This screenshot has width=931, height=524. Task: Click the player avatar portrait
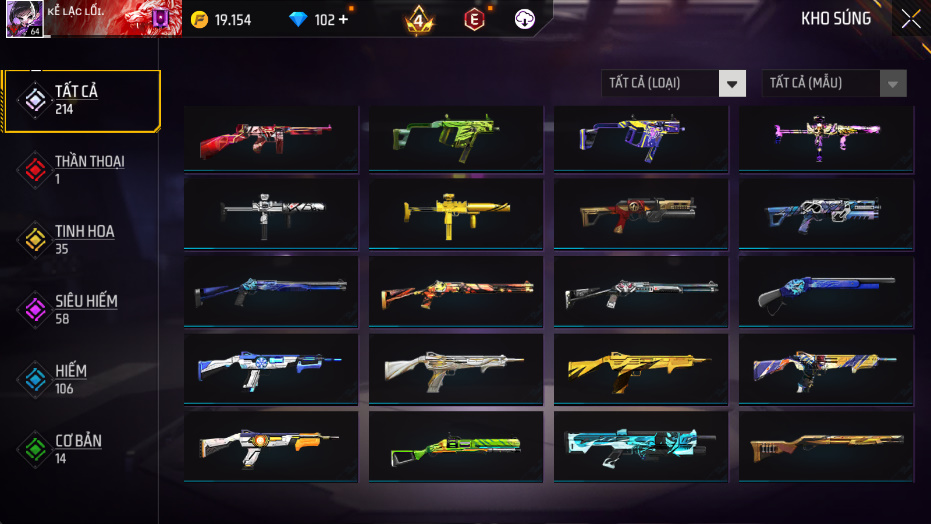(x=23, y=19)
